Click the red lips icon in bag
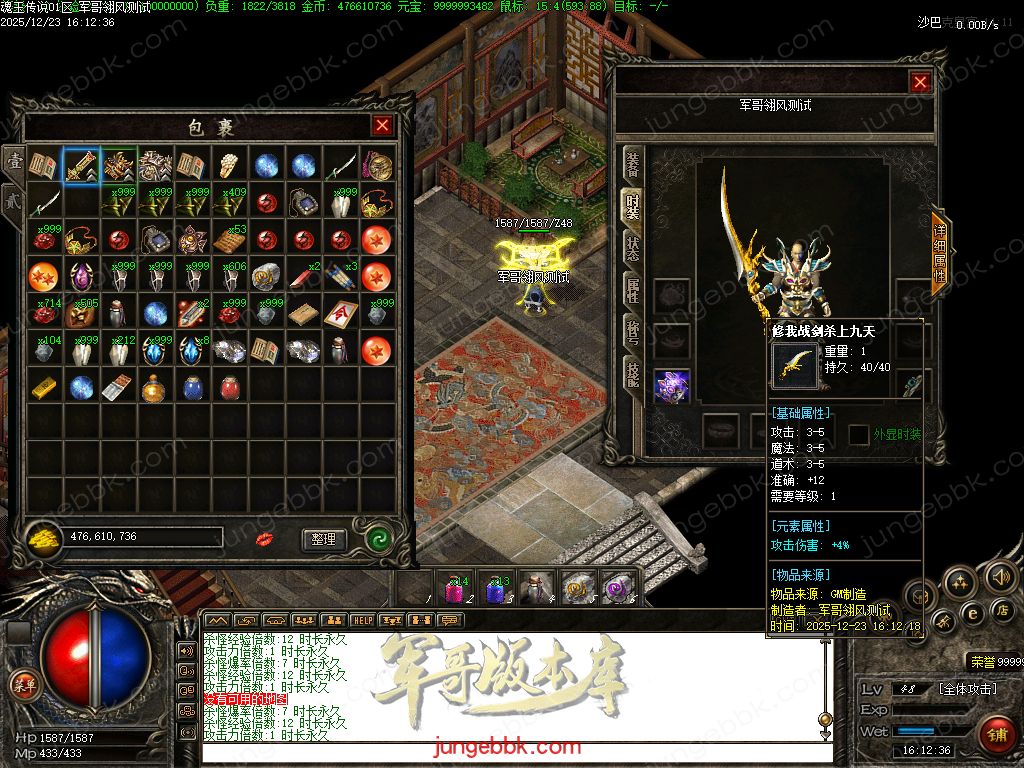The height and width of the screenshot is (768, 1024). pos(266,540)
